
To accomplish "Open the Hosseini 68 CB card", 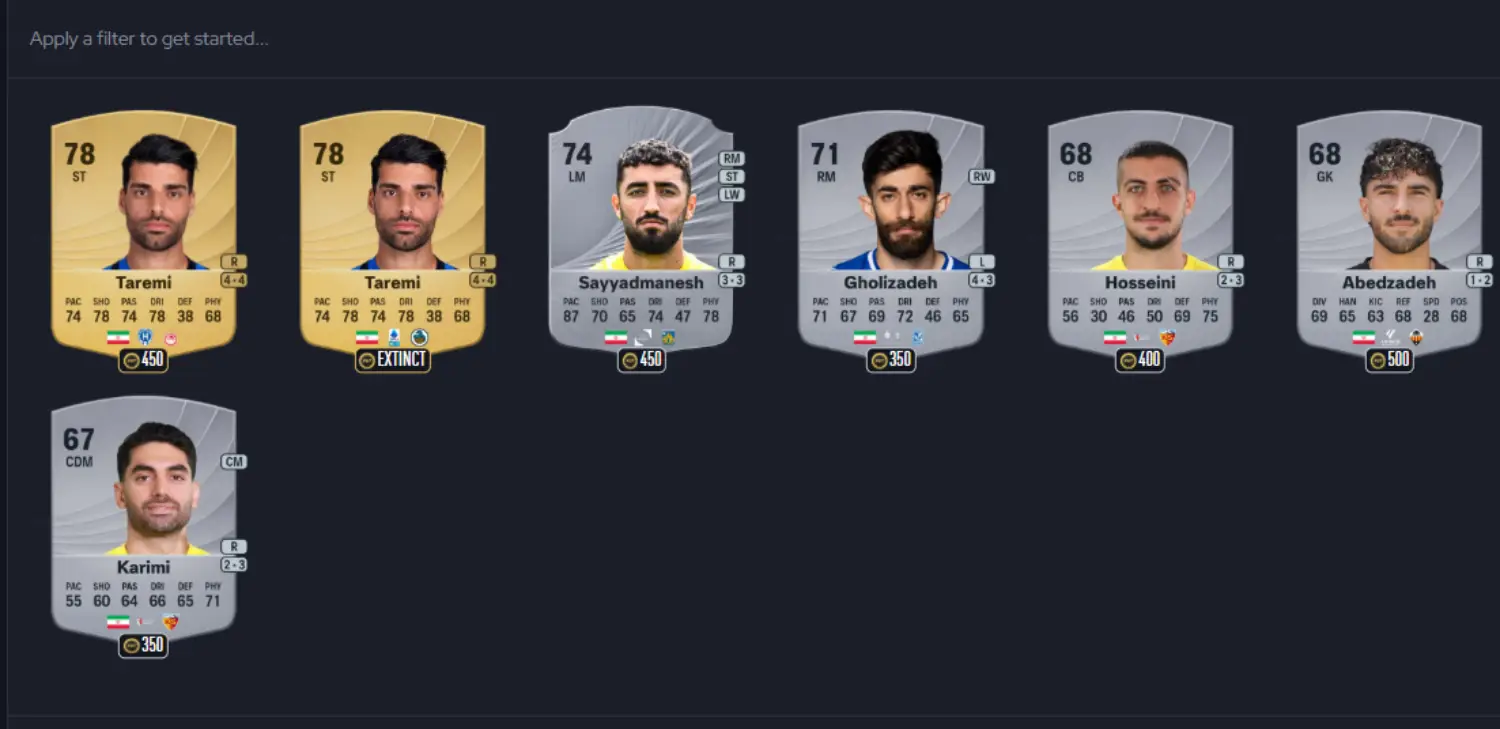I will tap(1140, 235).
